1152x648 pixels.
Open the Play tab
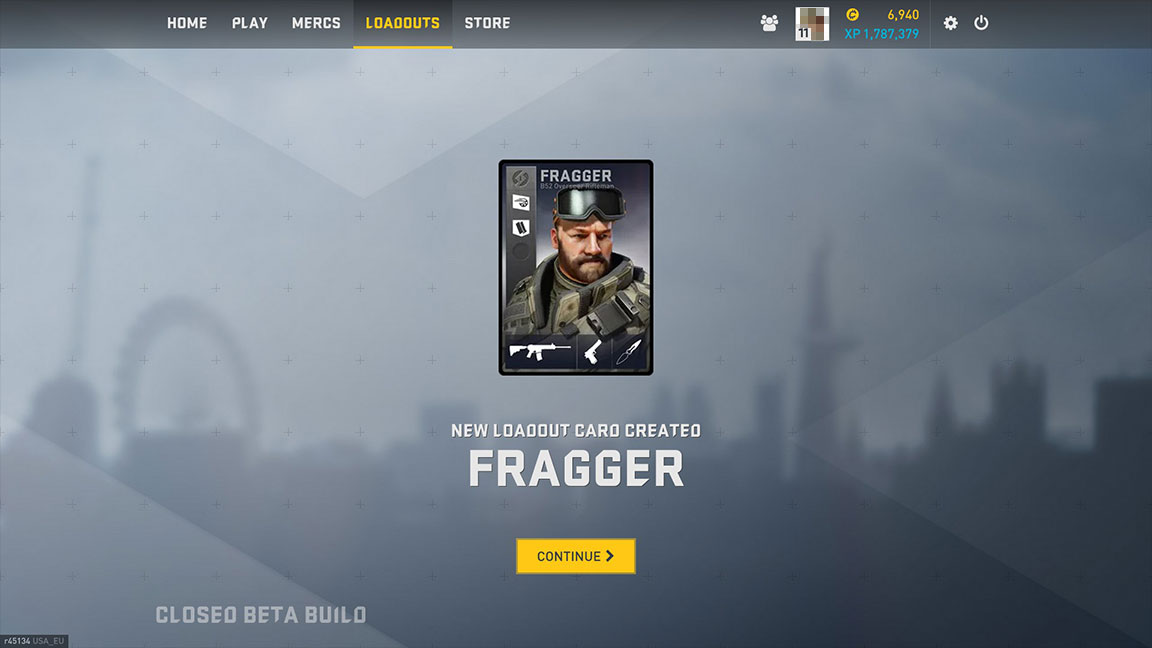pyautogui.click(x=249, y=23)
